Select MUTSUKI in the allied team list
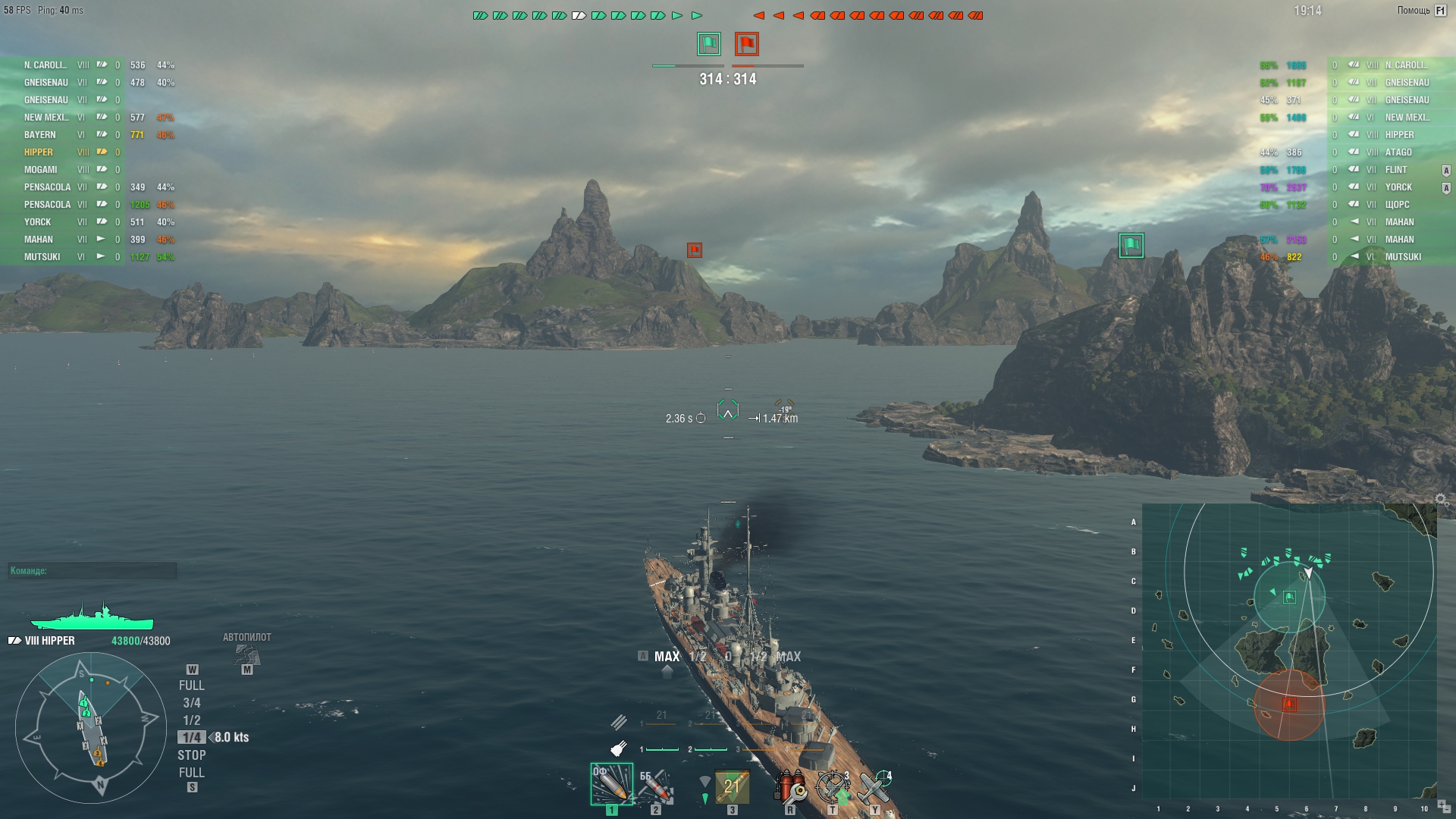The height and width of the screenshot is (819, 1456). [42, 257]
